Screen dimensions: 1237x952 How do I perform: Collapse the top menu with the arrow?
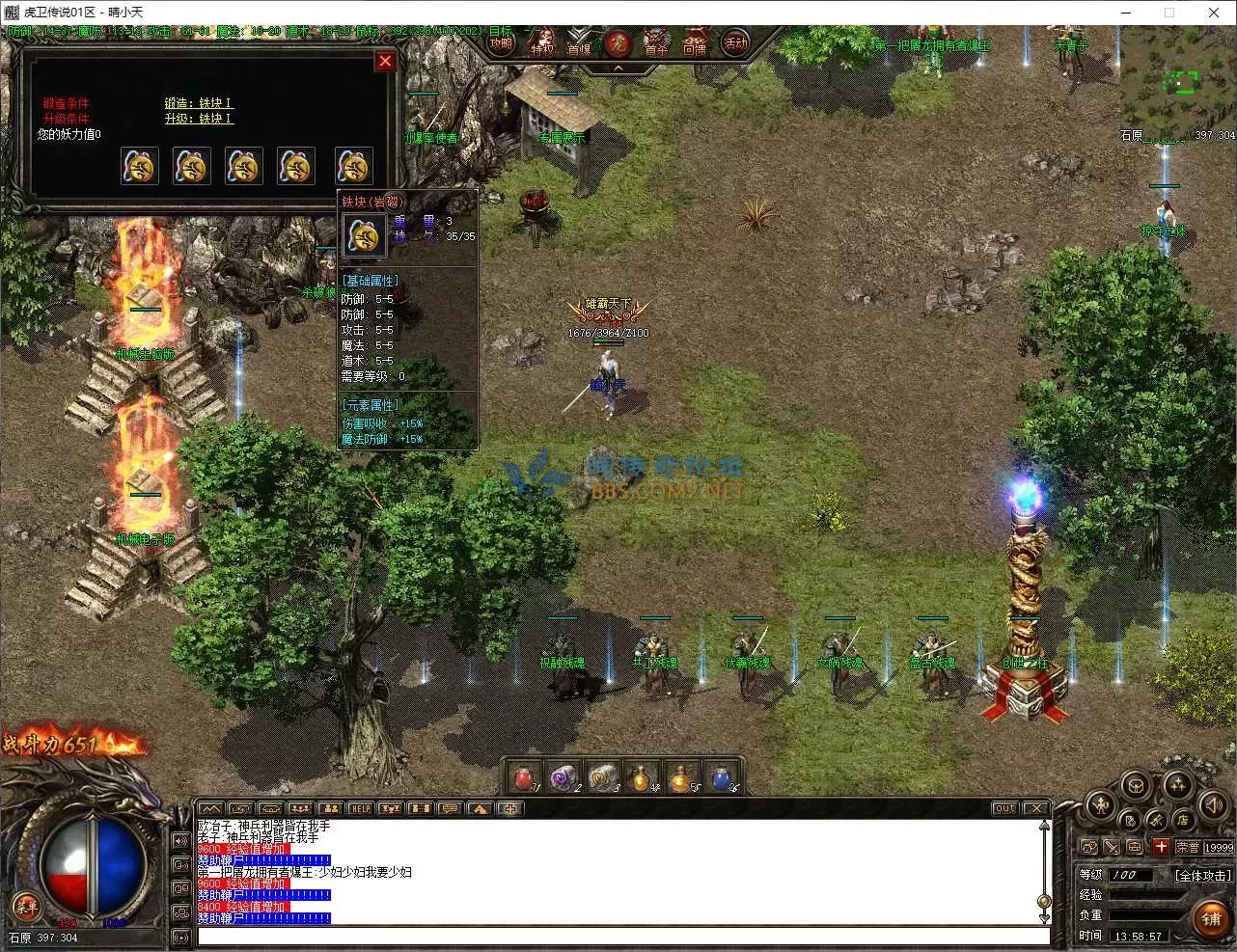point(618,69)
